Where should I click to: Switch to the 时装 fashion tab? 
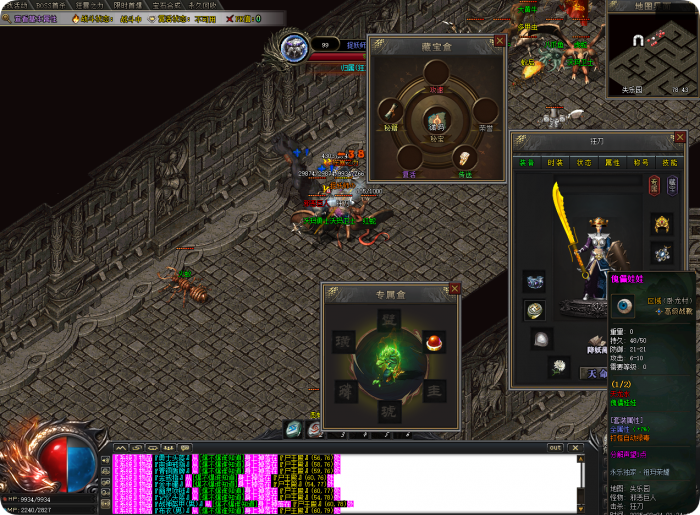556,162
